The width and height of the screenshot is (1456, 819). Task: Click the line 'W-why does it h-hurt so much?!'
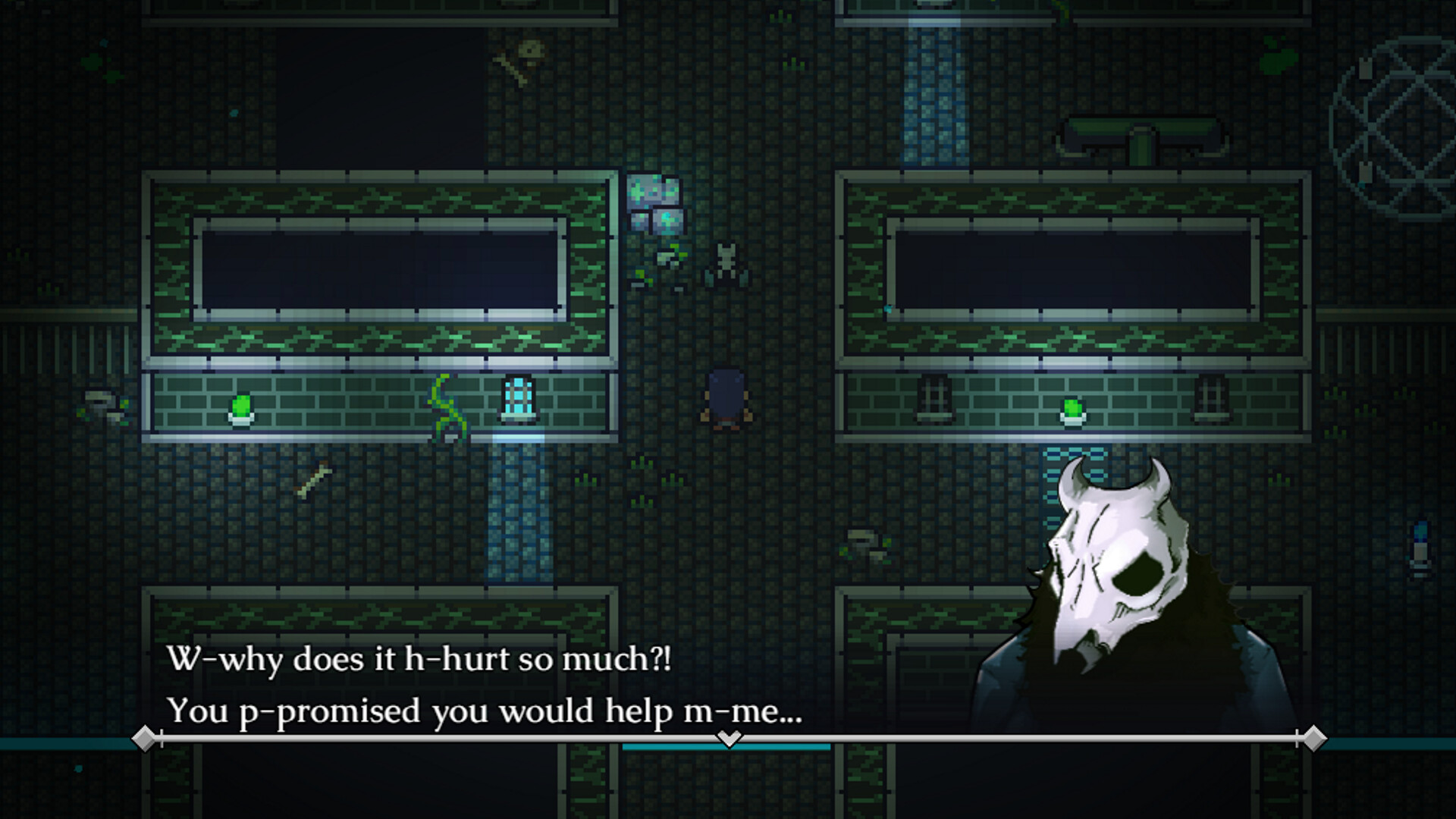[x=417, y=661]
